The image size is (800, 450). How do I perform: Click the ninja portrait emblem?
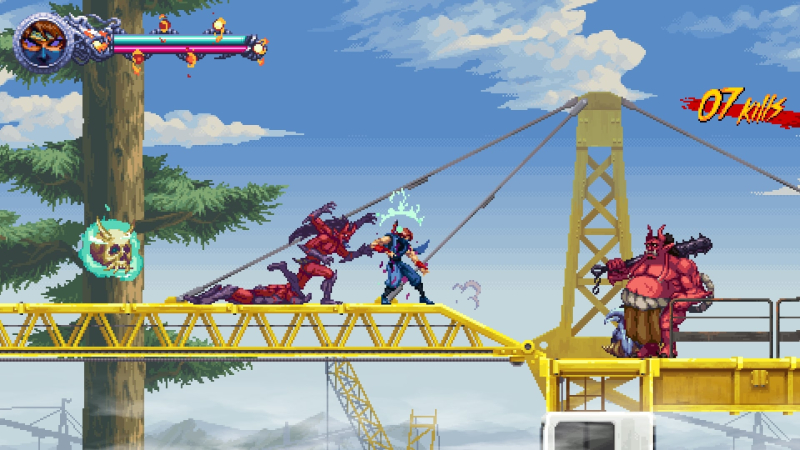coord(41,41)
